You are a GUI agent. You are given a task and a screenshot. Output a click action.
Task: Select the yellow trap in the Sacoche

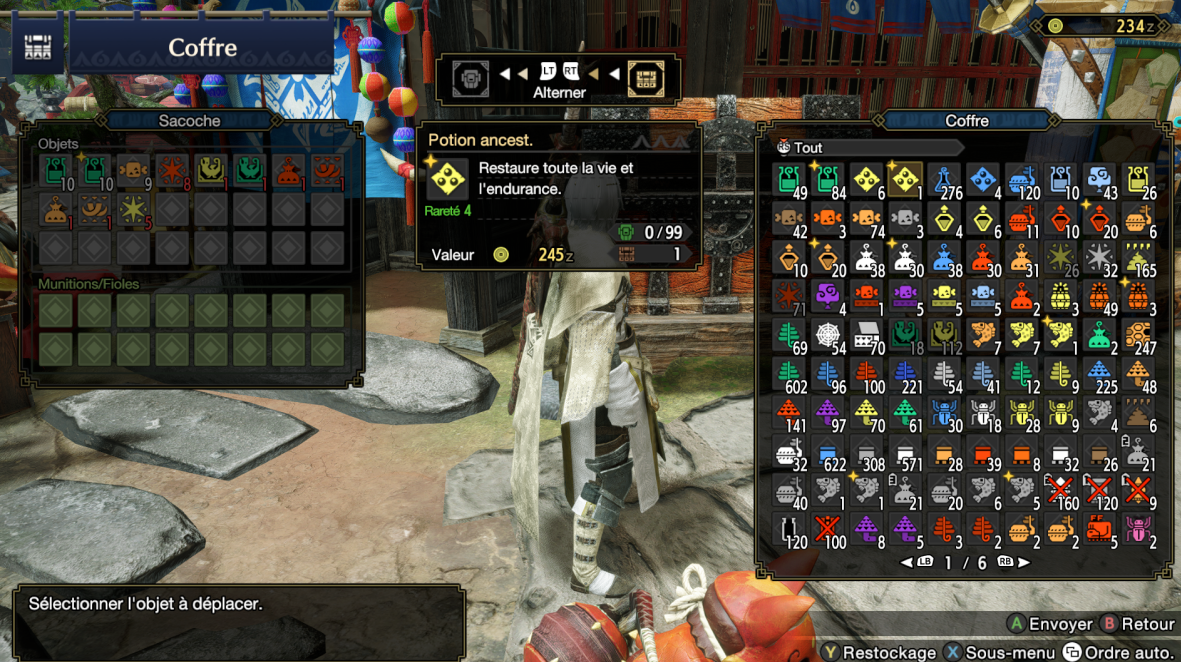(210, 172)
